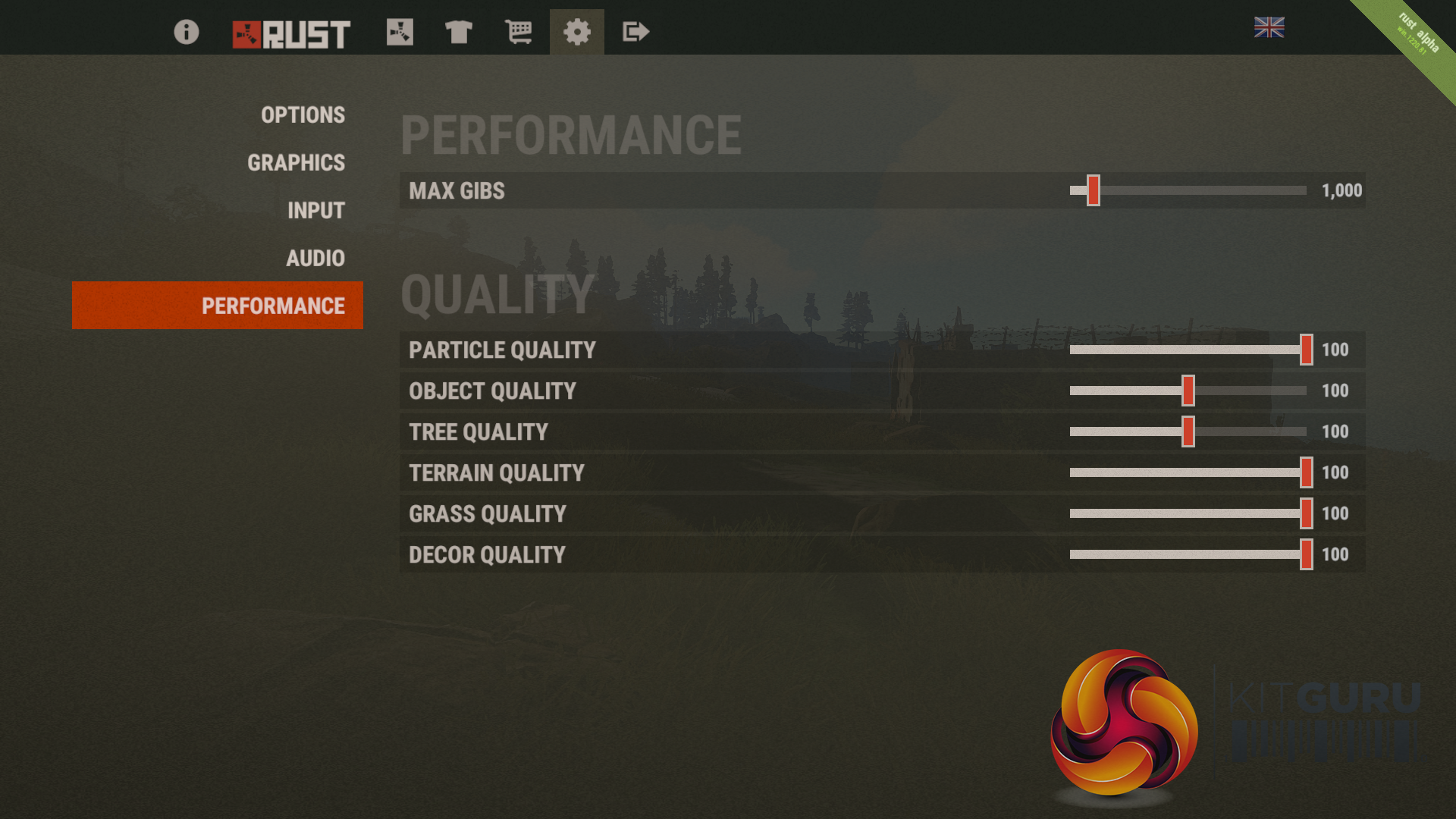Select the Input settings section
Image resolution: width=1456 pixels, height=819 pixels.
[315, 210]
